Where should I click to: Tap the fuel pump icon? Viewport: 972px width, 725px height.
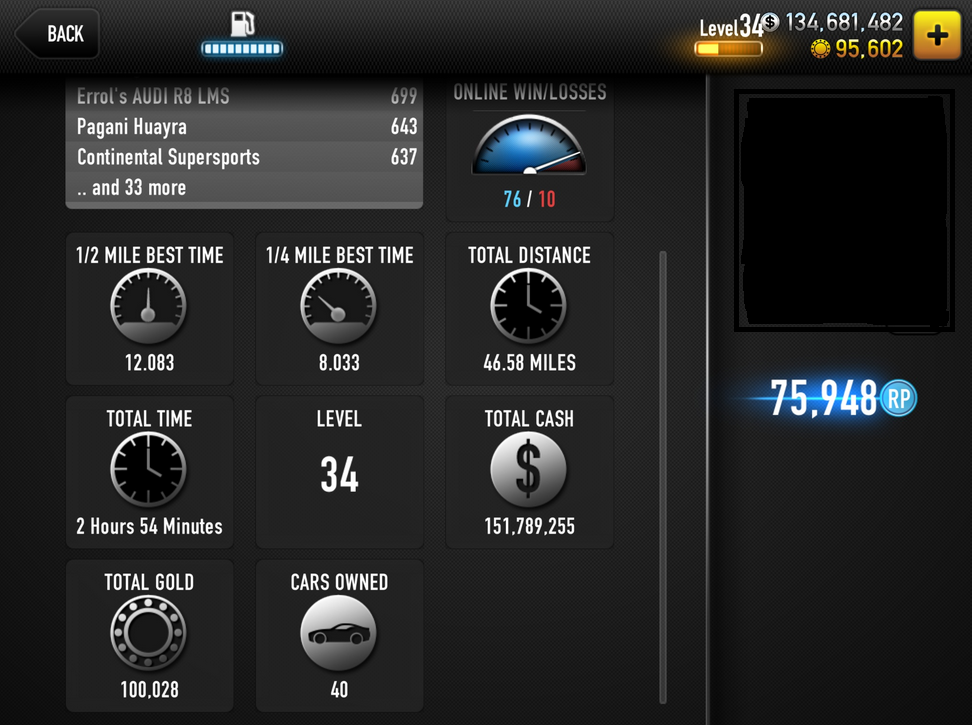tap(242, 24)
